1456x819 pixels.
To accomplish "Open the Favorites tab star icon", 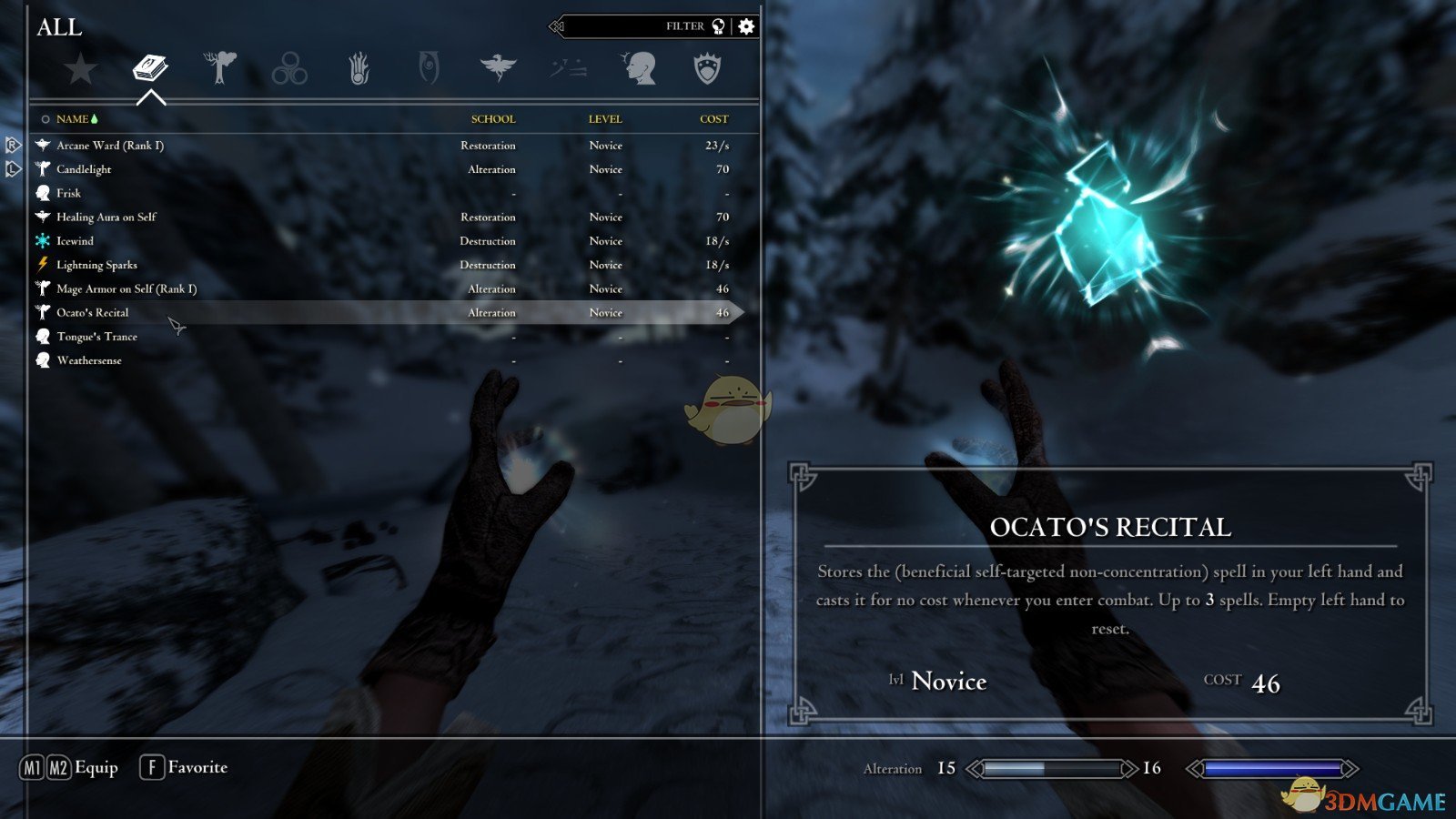I will (82, 68).
